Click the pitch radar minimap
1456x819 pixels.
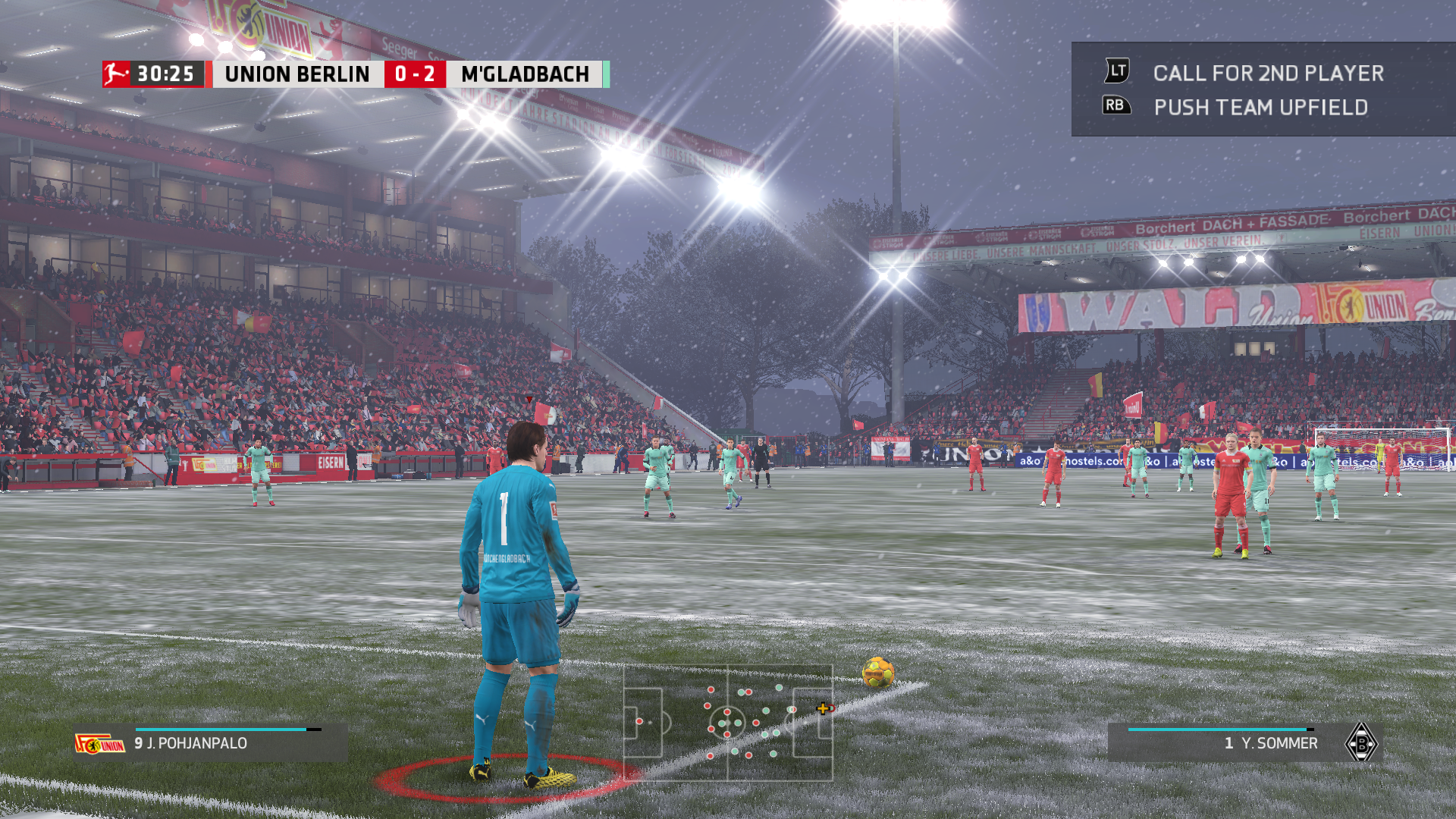[x=728, y=723]
